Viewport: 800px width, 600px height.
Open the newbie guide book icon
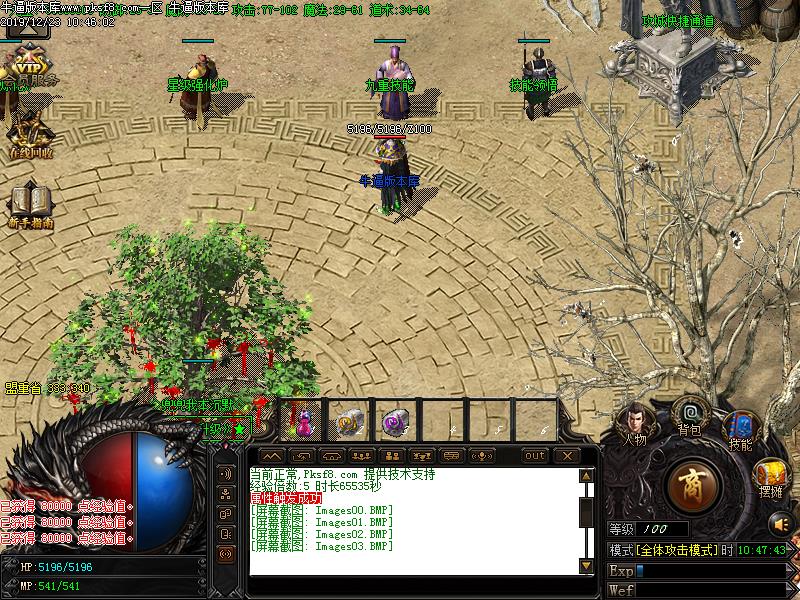(29, 202)
